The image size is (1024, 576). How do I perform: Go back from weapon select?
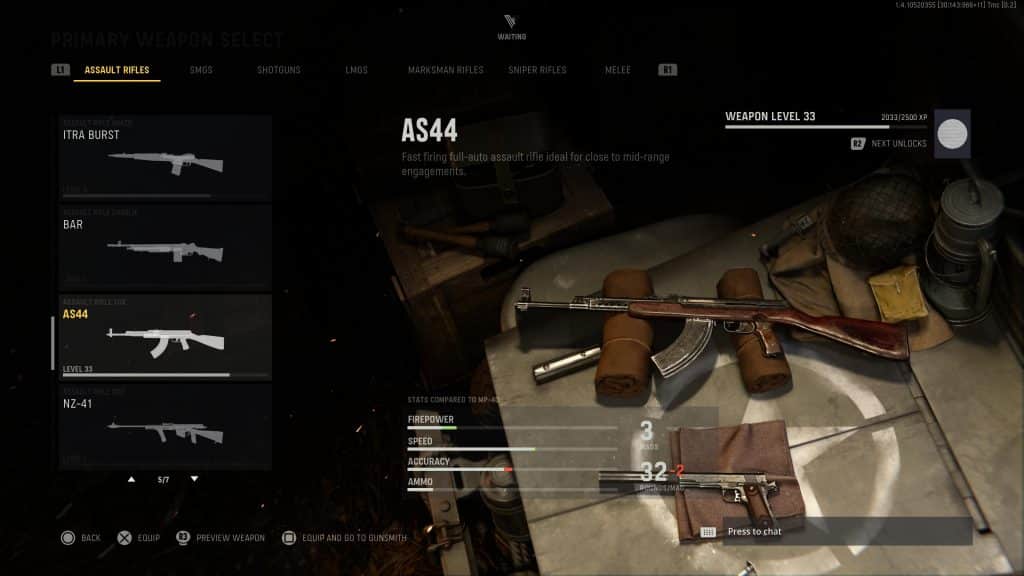pyautogui.click(x=80, y=538)
